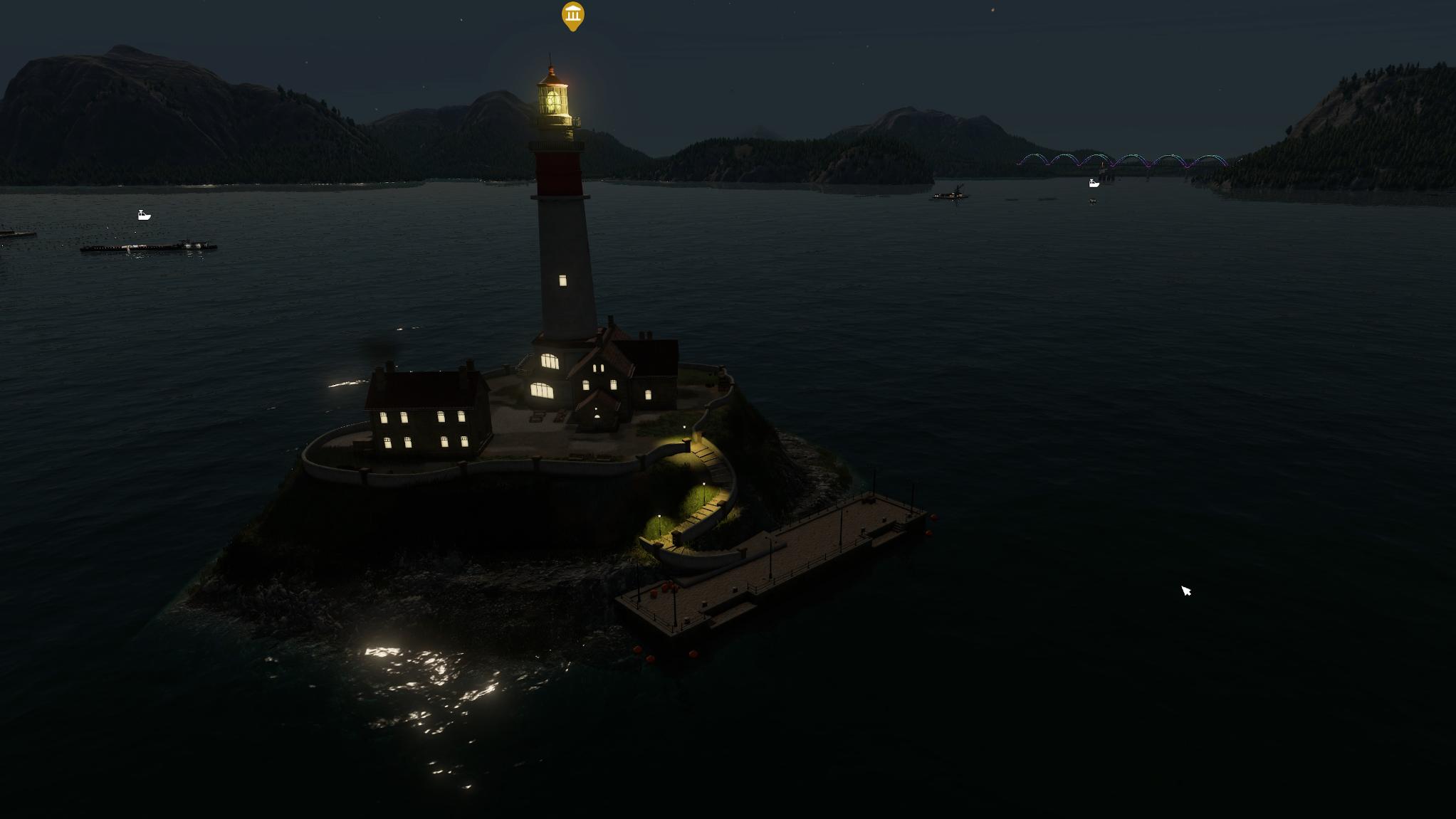Image resolution: width=1456 pixels, height=819 pixels.
Task: Select the white ship icon near the lit bridge
Action: click(x=1094, y=184)
